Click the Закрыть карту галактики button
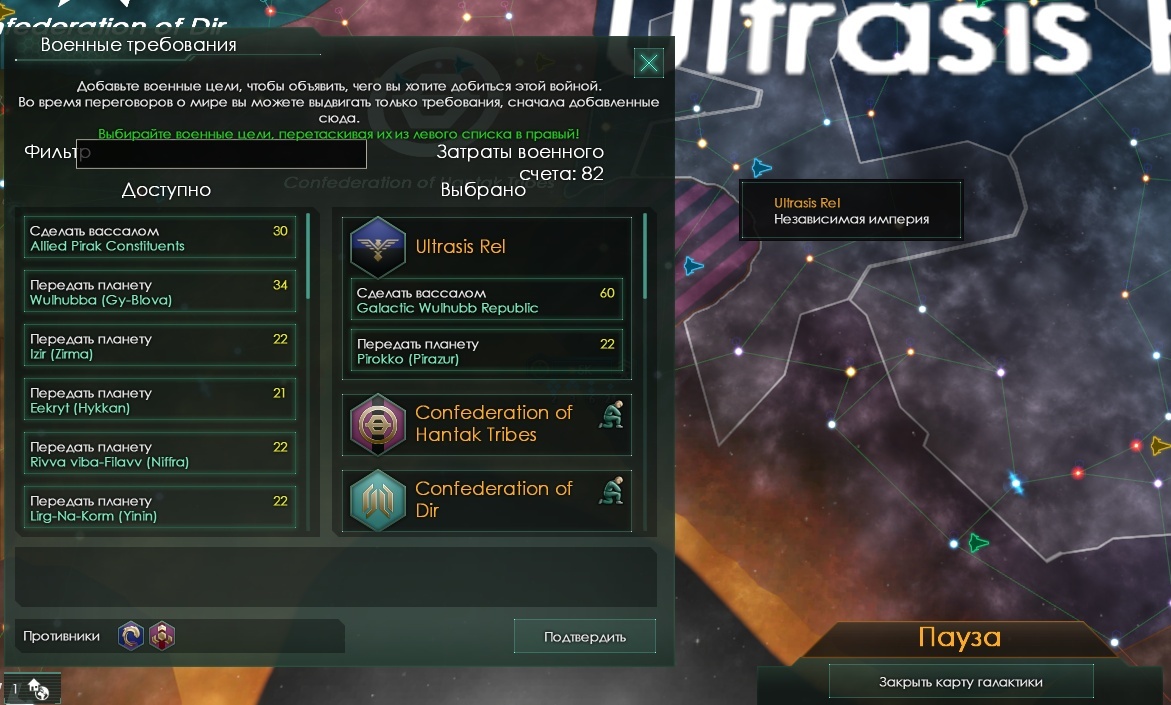This screenshot has height=705, width=1171. [960, 682]
